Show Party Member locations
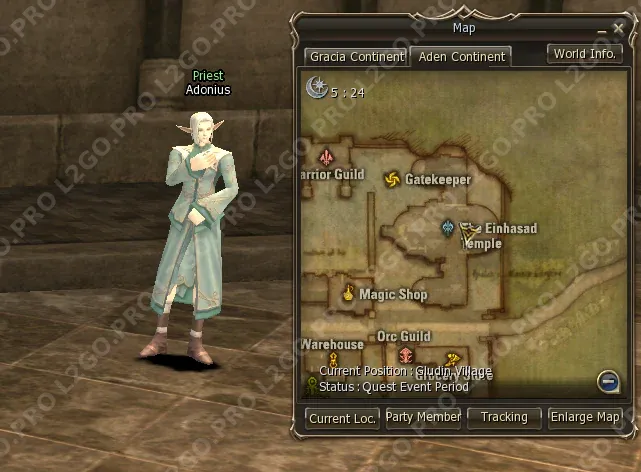The width and height of the screenshot is (641, 472). pyautogui.click(x=423, y=417)
